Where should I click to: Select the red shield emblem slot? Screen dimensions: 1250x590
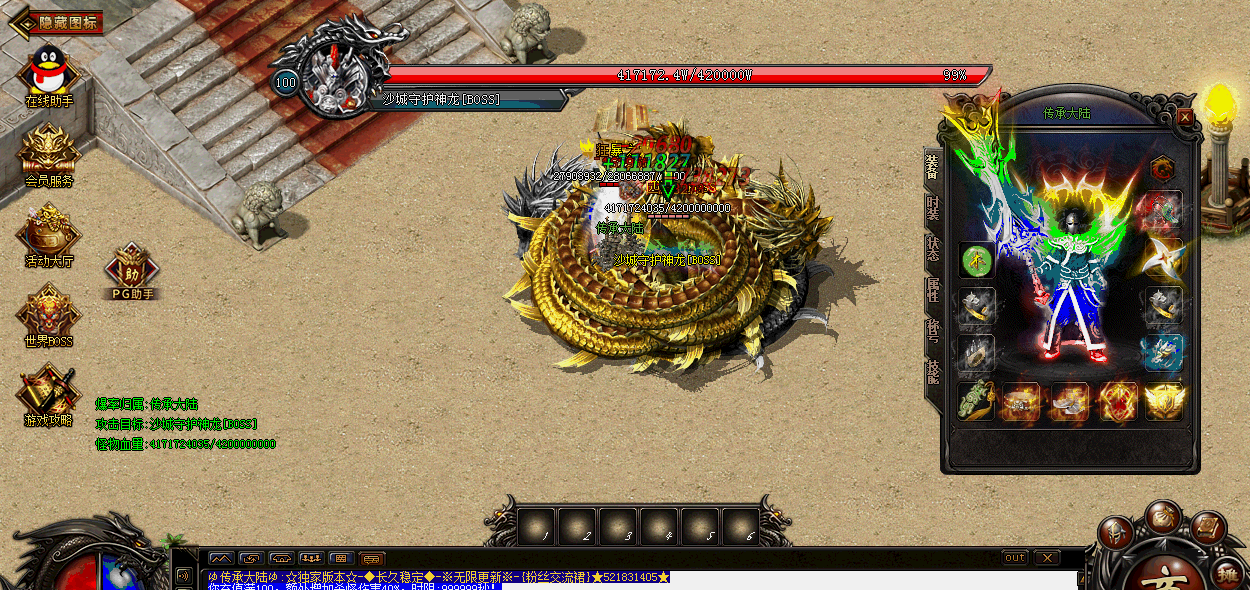coord(1117,402)
